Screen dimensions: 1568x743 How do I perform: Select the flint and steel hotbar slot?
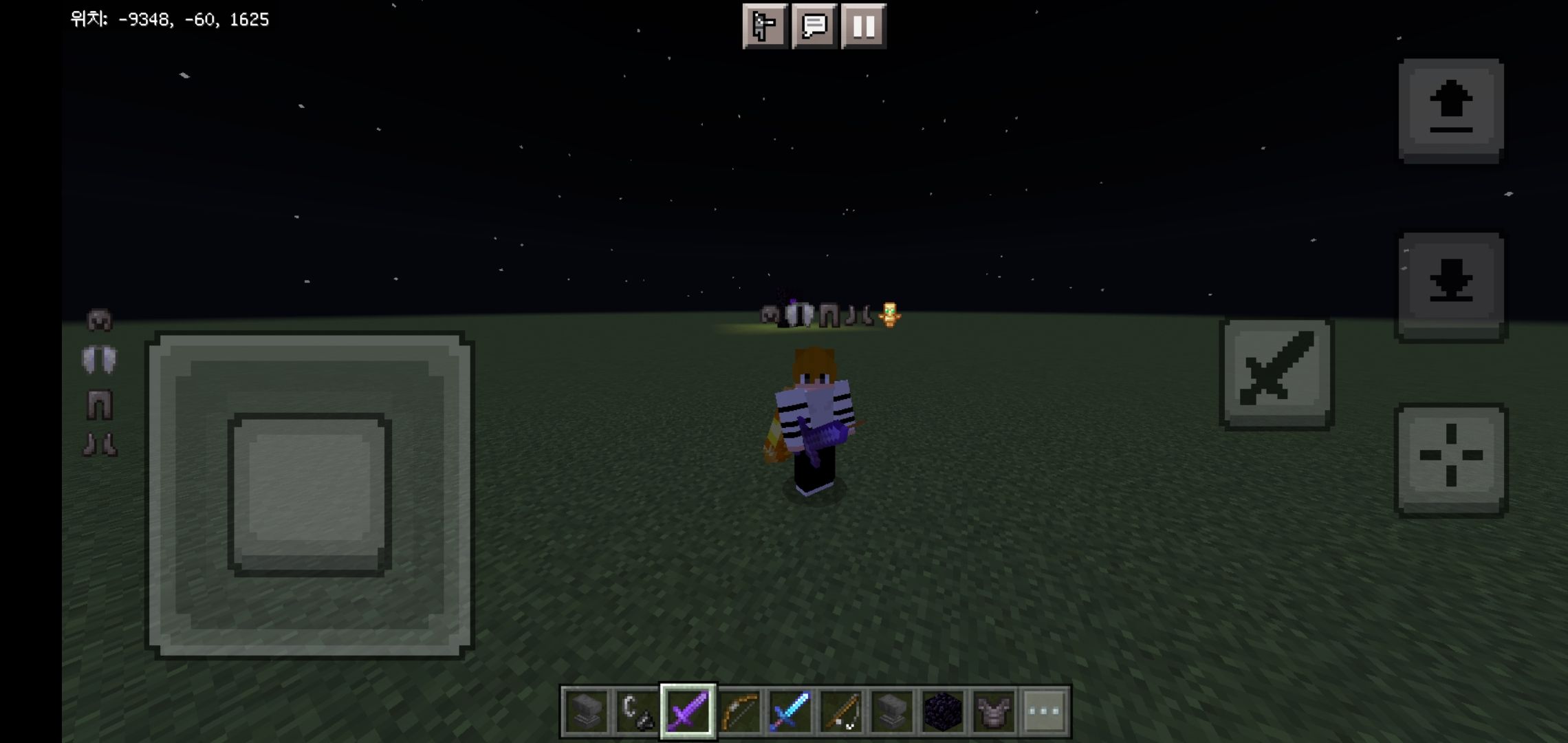coord(636,711)
